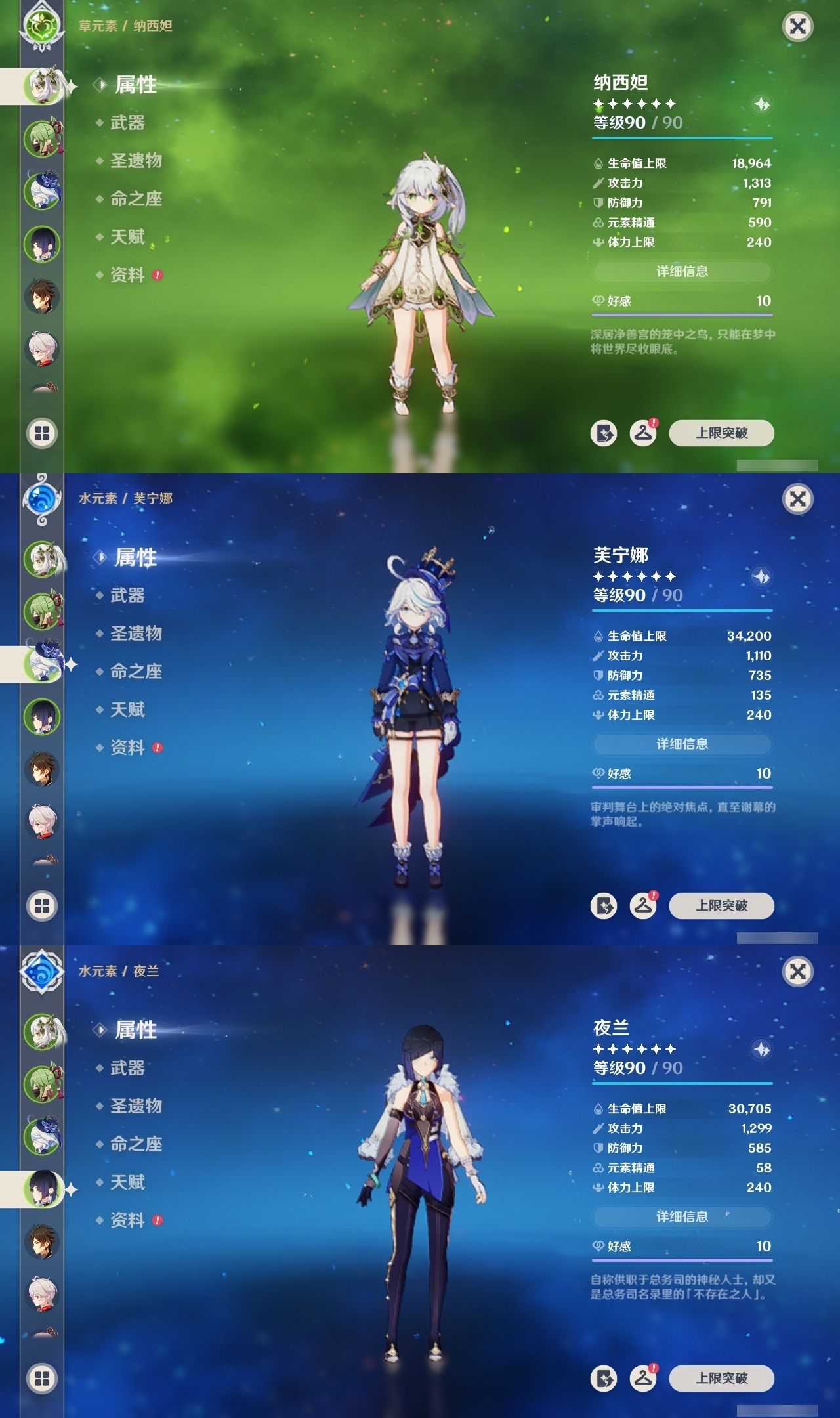840x1418 pixels.
Task: Select Nahida's avatar in the character sidebar
Action: point(43,83)
